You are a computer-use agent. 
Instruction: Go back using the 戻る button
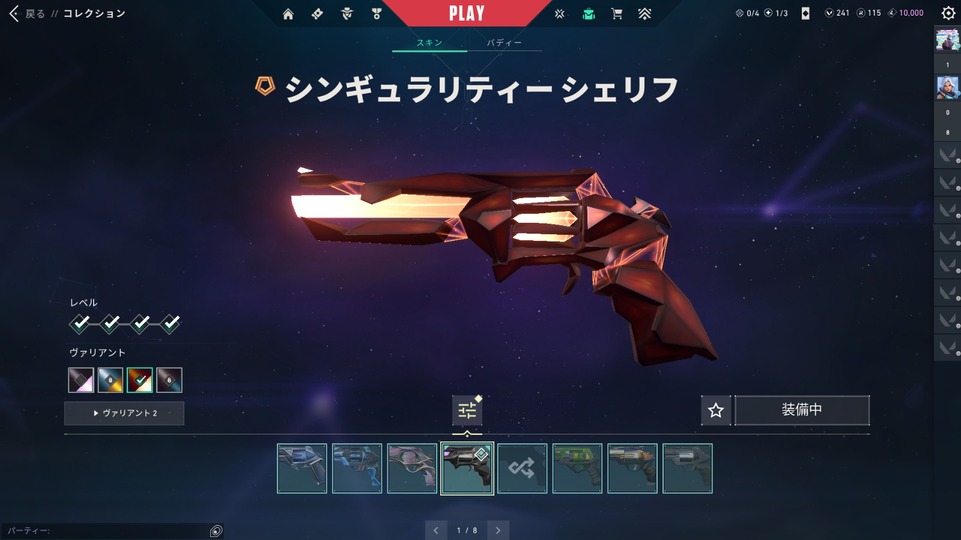(x=27, y=14)
